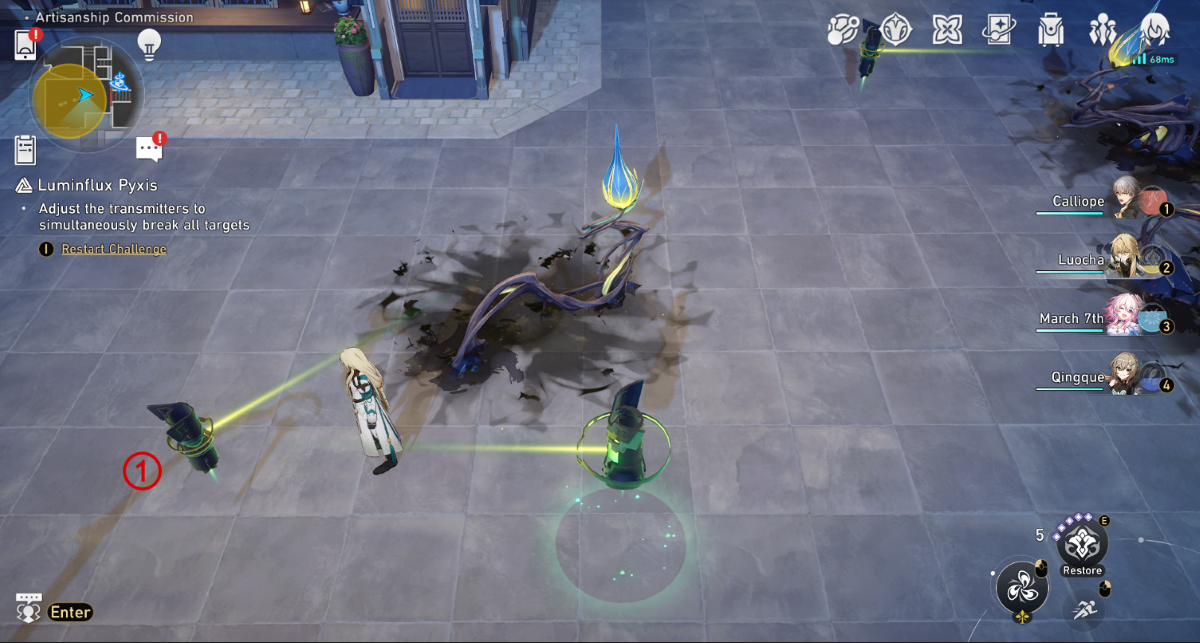The height and width of the screenshot is (643, 1200).
Task: Click the Restart Challenge link
Action: tap(114, 249)
